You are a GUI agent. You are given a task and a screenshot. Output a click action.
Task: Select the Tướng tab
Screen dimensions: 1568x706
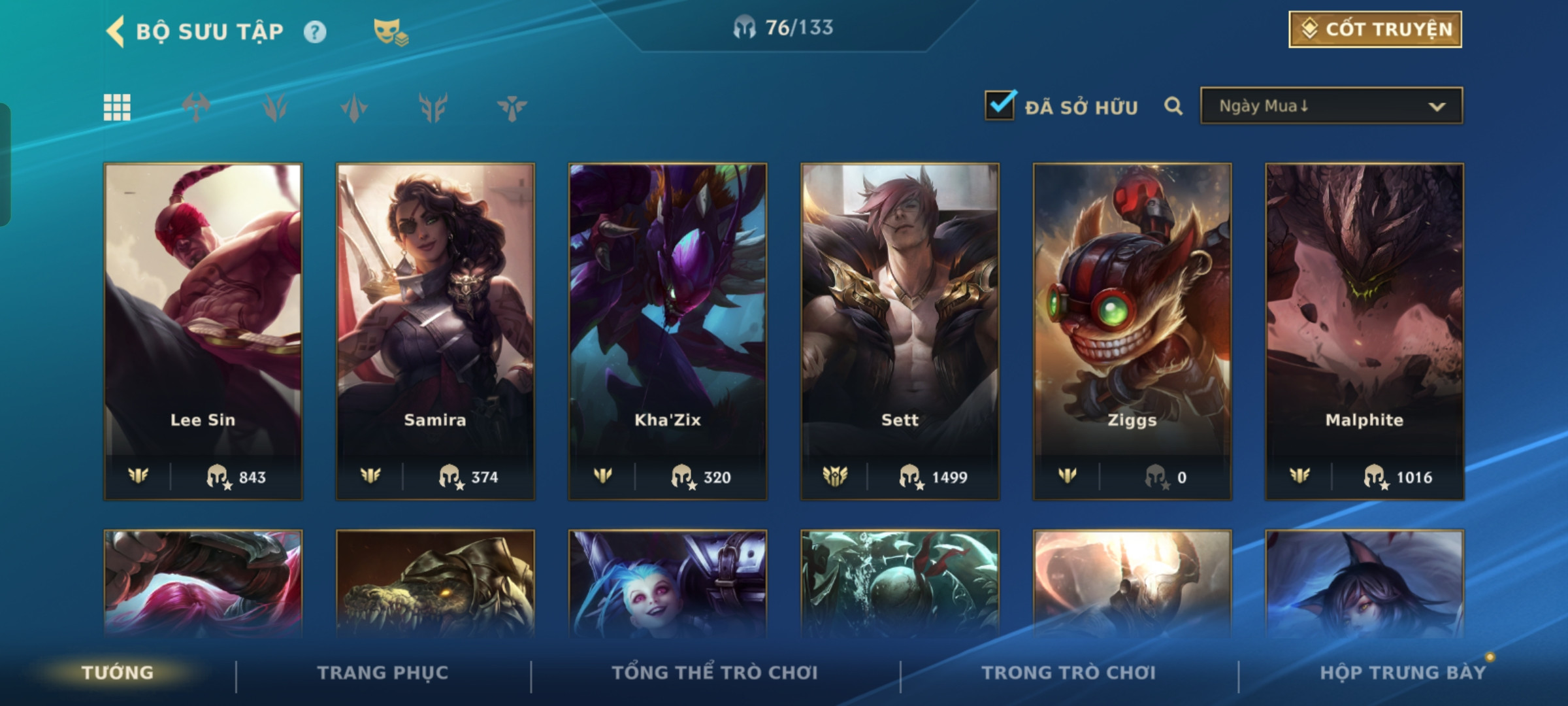[x=118, y=673]
